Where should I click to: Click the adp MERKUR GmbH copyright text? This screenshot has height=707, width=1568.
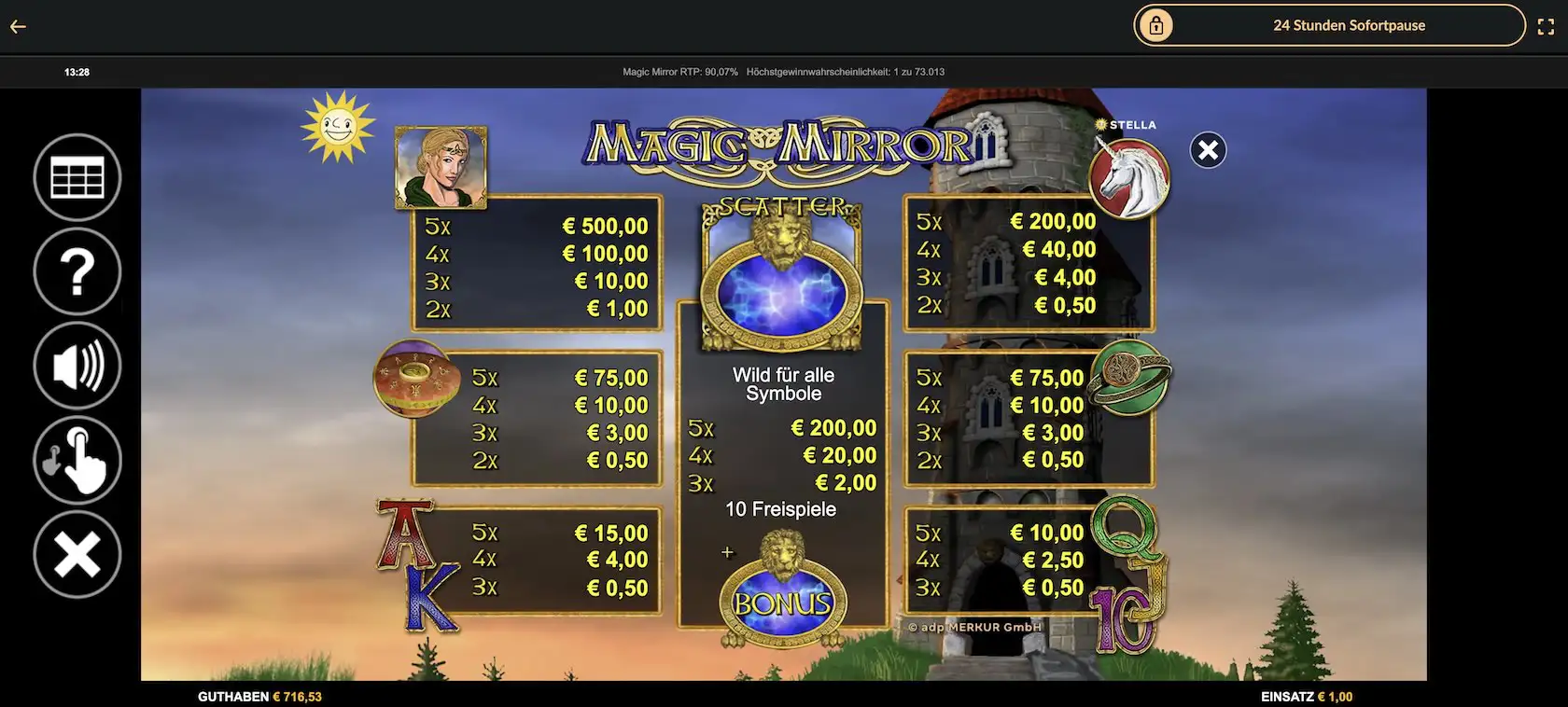point(976,628)
